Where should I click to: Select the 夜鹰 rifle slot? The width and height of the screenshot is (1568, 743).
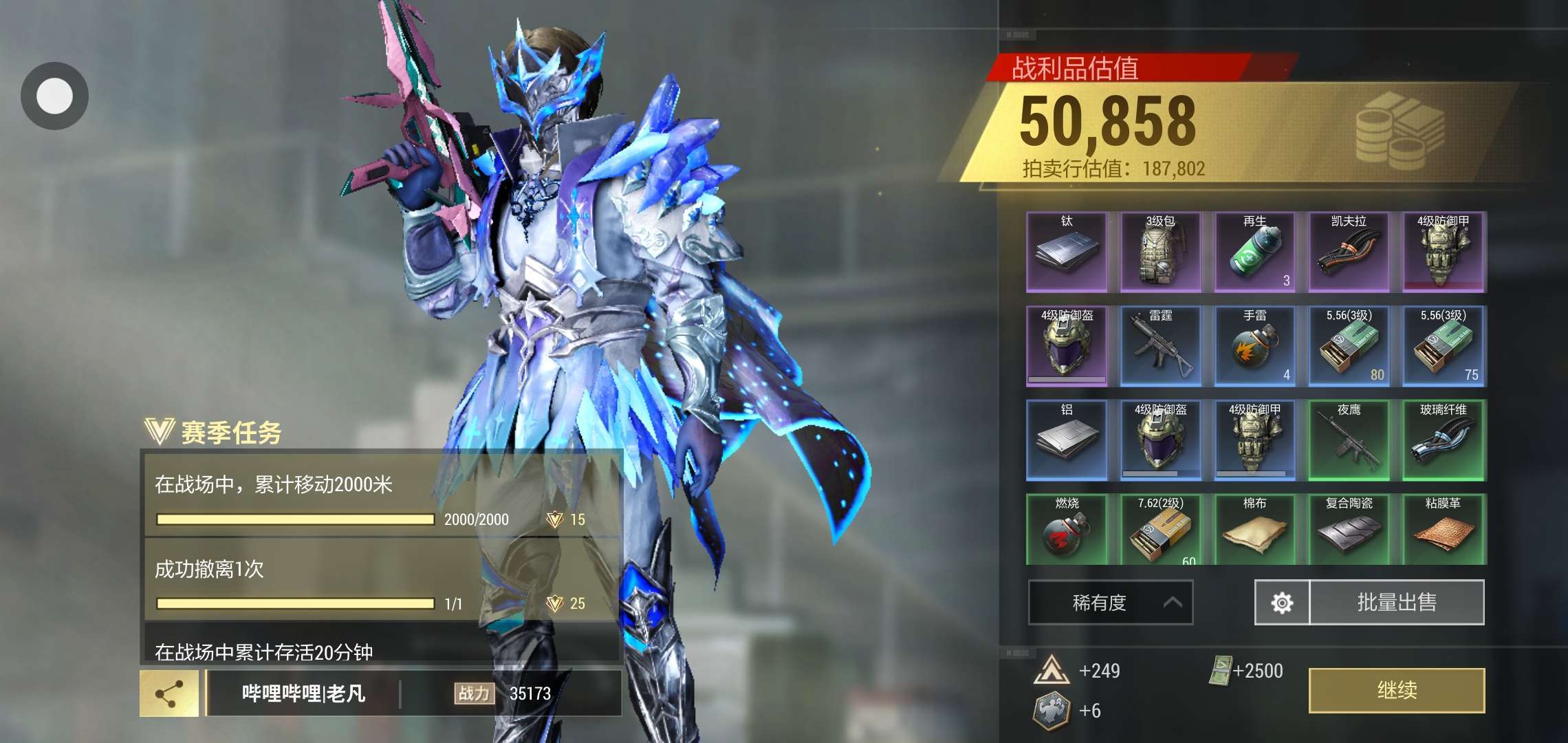1349,440
